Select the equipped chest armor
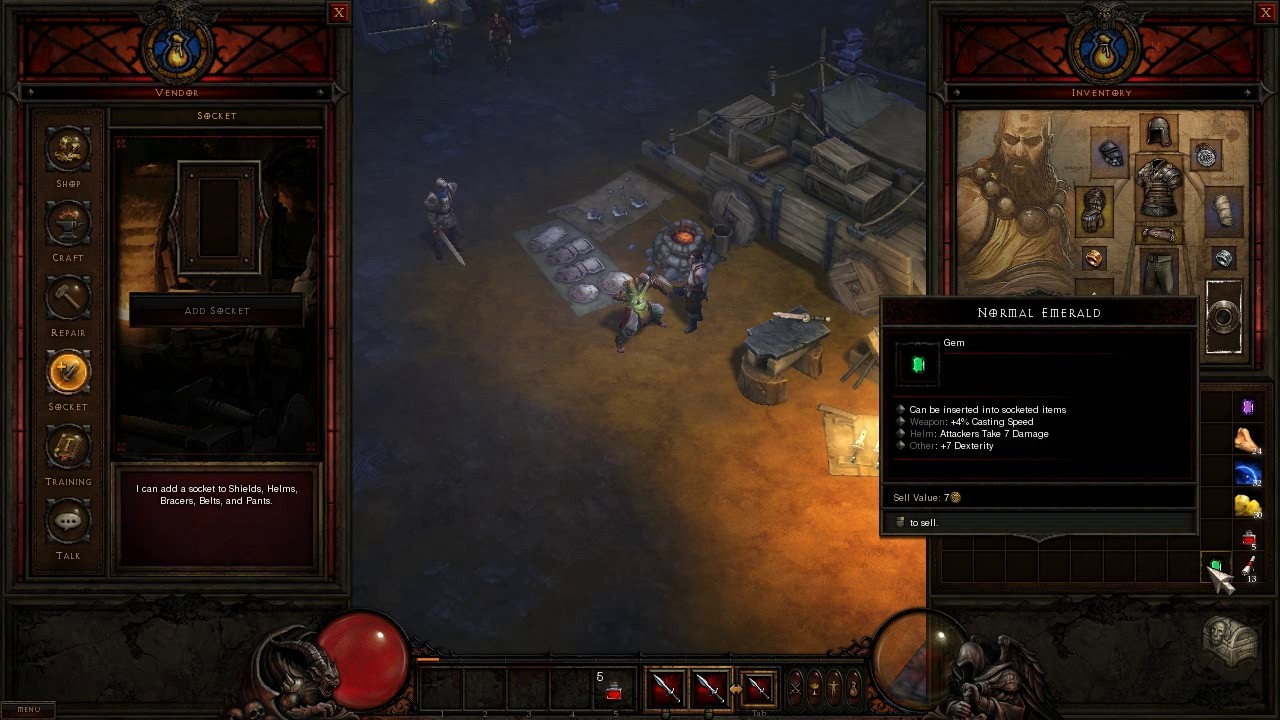The width and height of the screenshot is (1280, 720). click(1157, 187)
